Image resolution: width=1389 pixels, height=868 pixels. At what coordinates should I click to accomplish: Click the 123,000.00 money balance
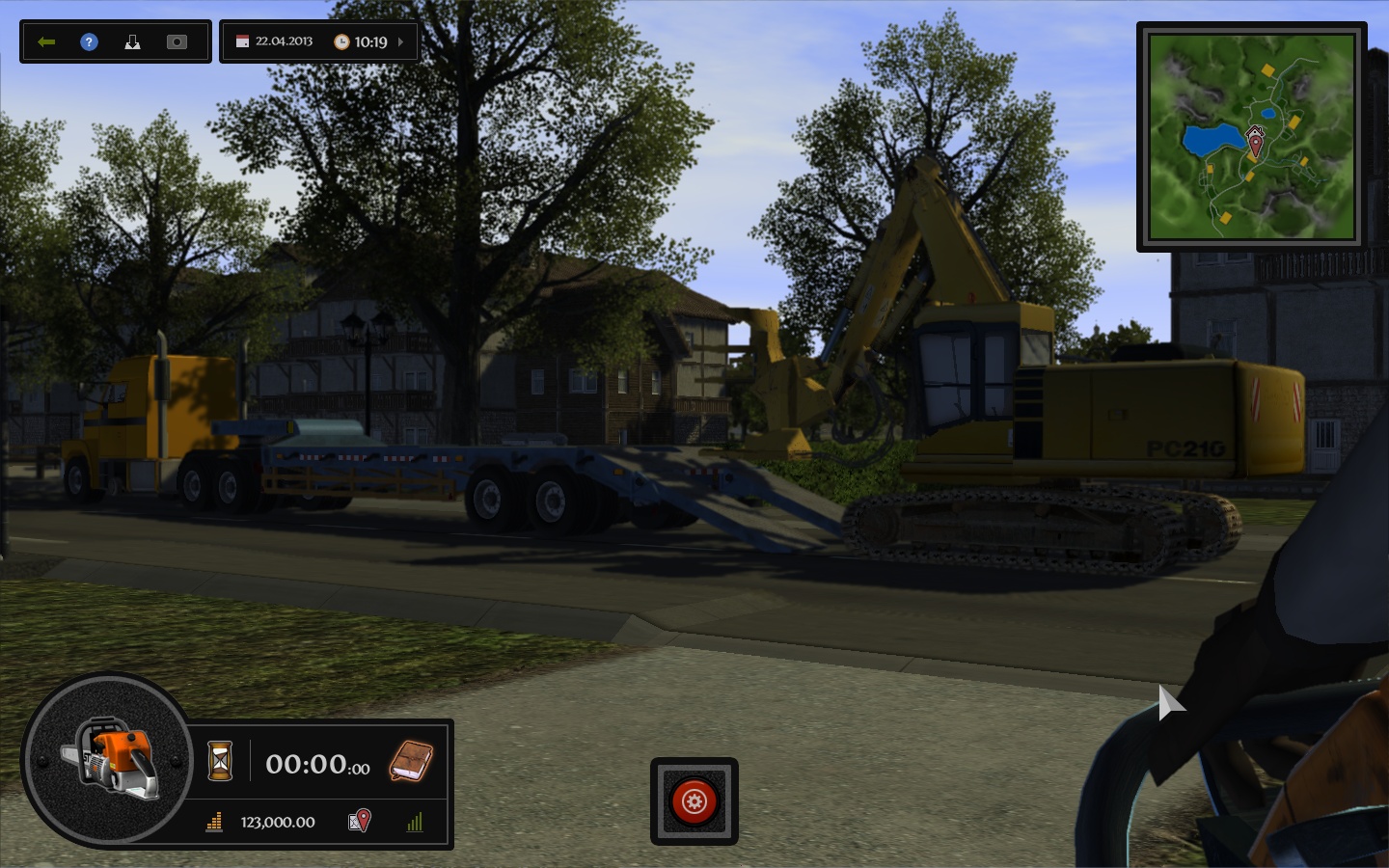point(278,823)
